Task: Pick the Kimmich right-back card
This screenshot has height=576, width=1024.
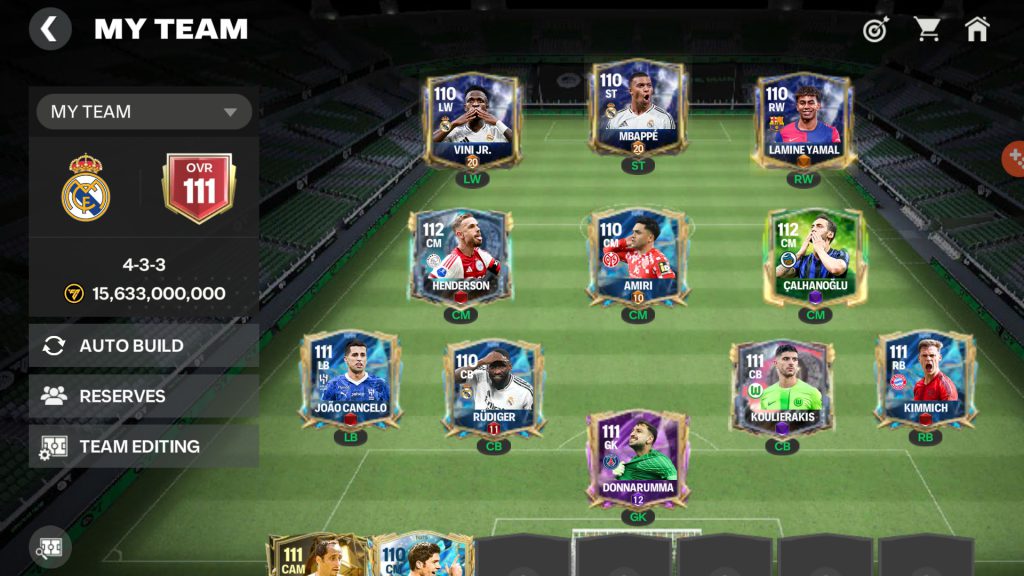Action: click(x=925, y=382)
